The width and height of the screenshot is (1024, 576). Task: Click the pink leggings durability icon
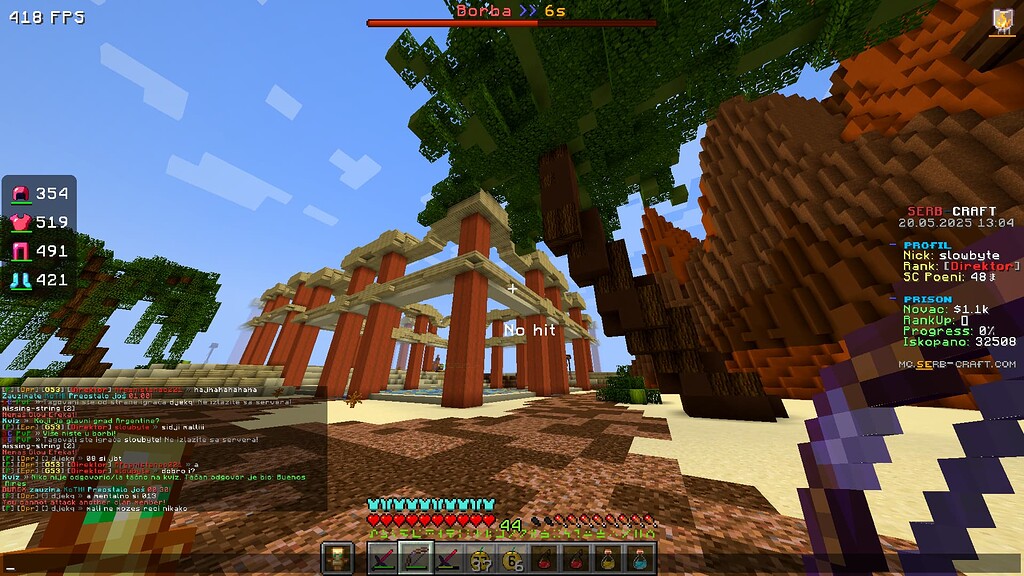pos(21,251)
